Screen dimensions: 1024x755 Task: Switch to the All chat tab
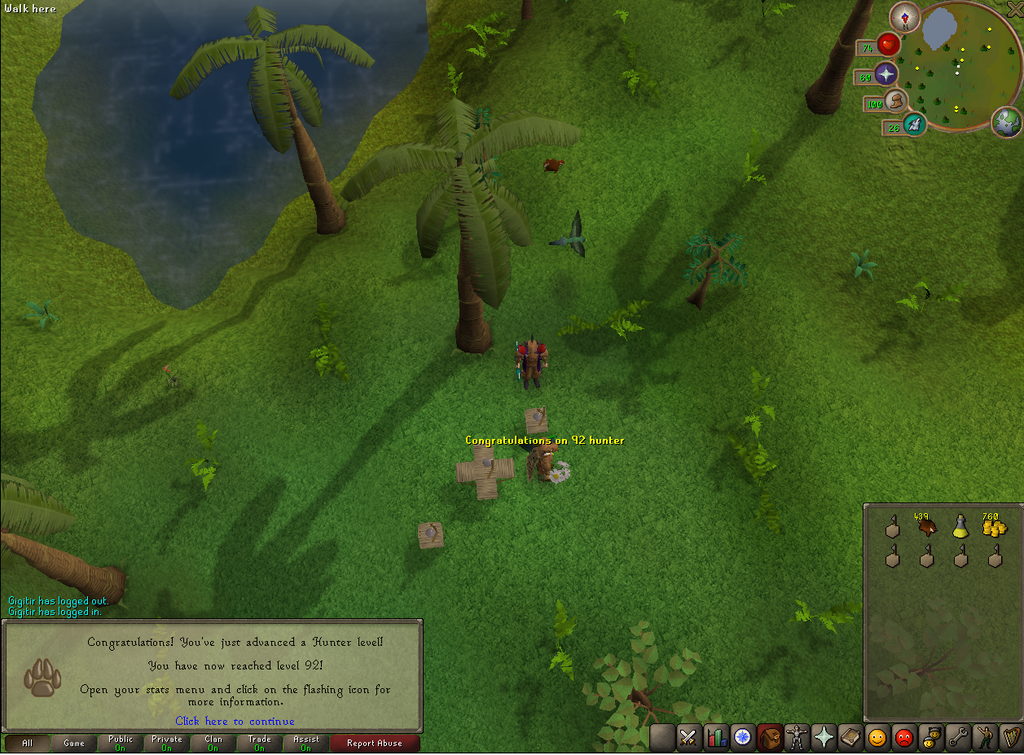[x=27, y=743]
